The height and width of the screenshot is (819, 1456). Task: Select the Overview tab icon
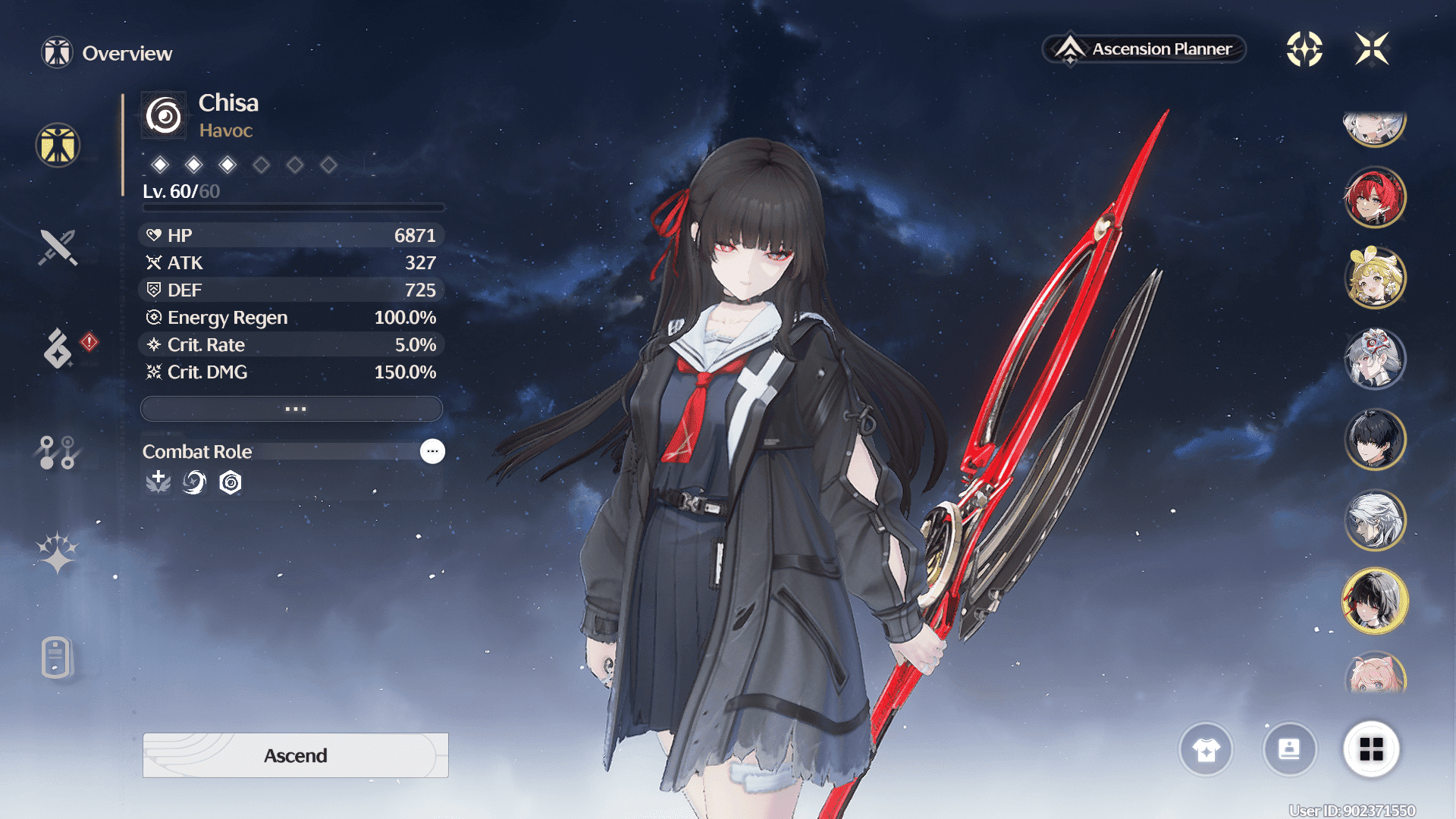point(58,145)
